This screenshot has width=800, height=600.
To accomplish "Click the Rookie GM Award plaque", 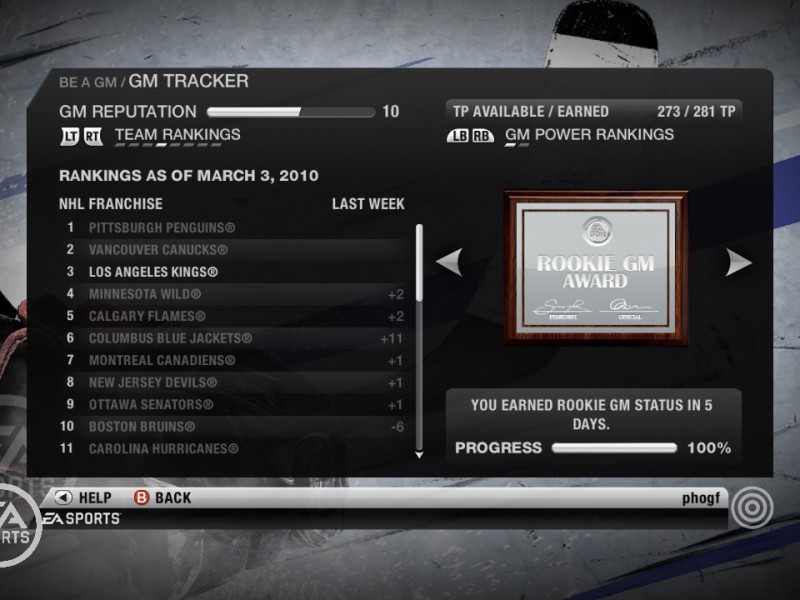I will 595,267.
